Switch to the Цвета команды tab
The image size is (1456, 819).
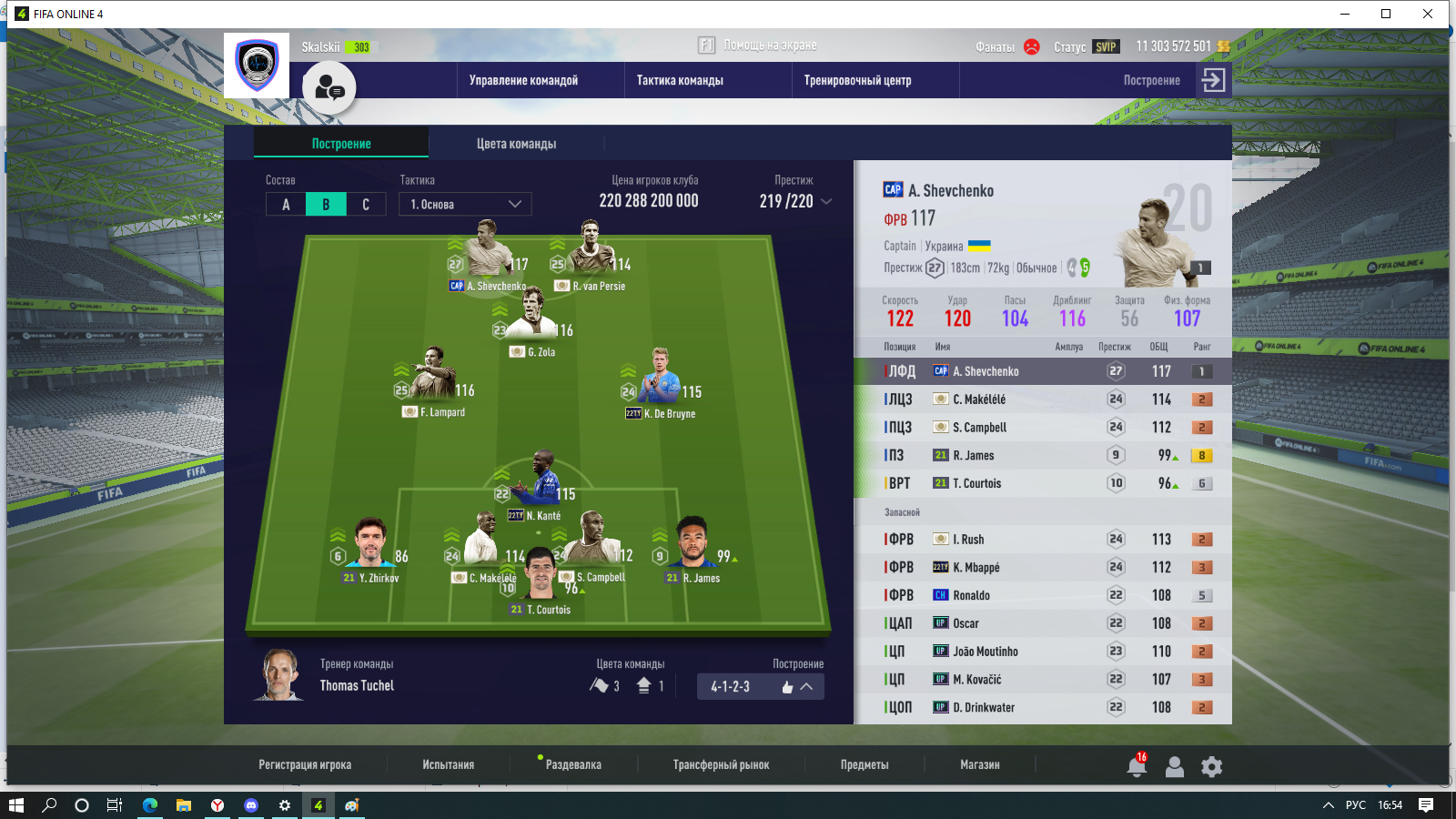(516, 144)
